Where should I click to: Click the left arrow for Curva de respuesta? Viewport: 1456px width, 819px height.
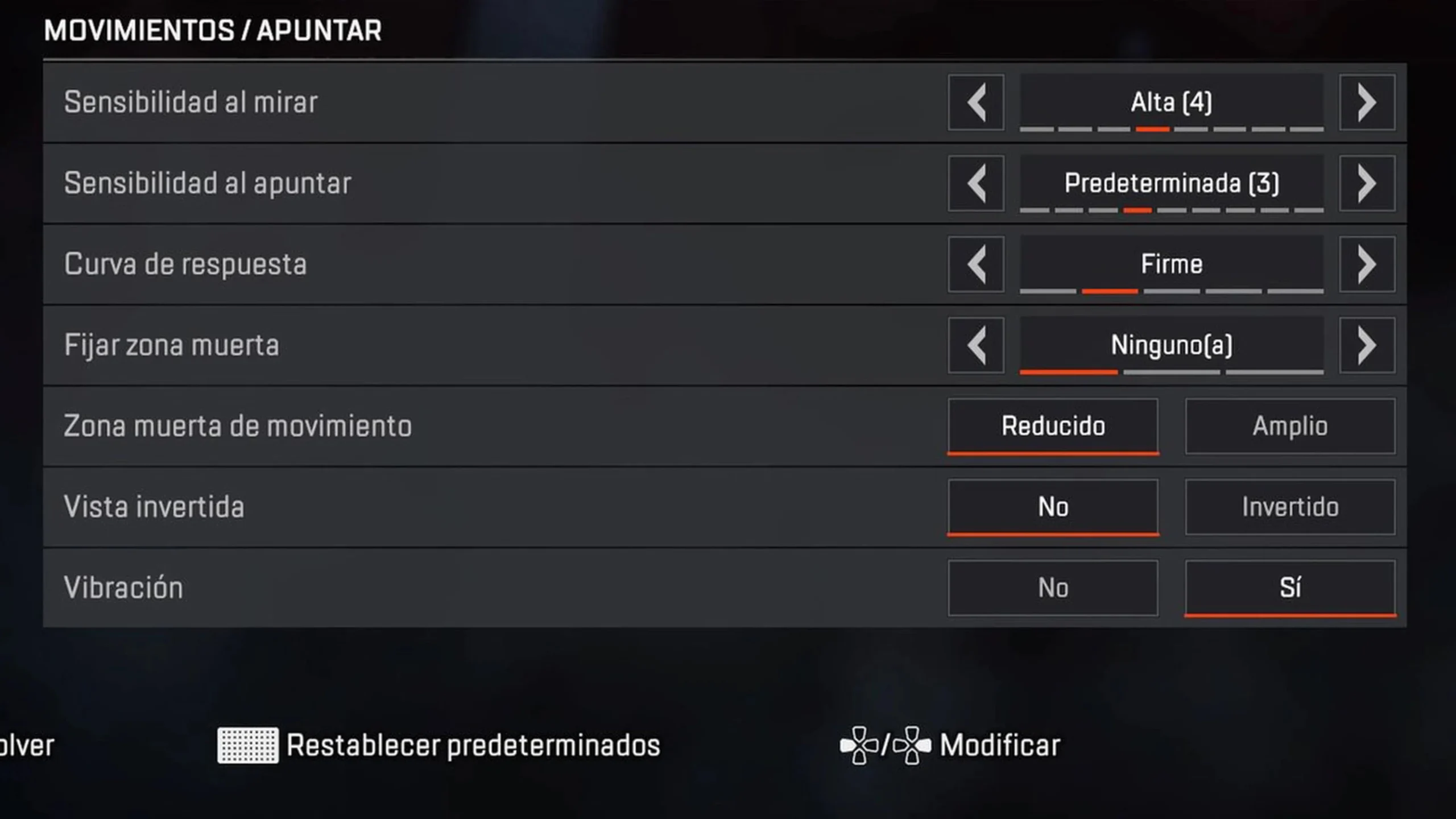pyautogui.click(x=976, y=264)
